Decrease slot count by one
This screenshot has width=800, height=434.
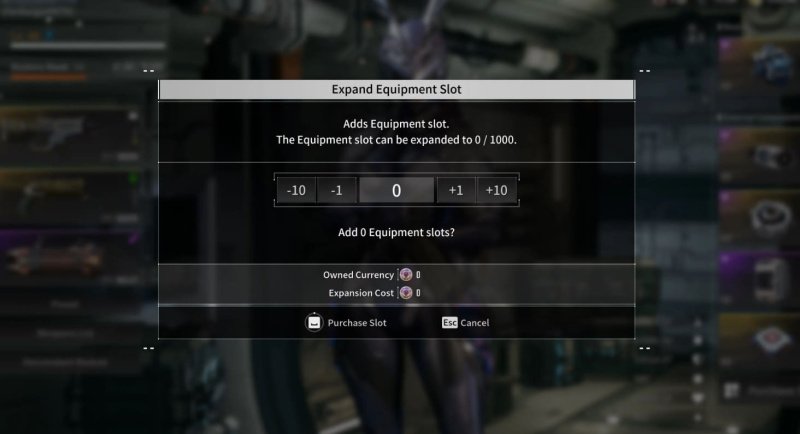[337, 190]
